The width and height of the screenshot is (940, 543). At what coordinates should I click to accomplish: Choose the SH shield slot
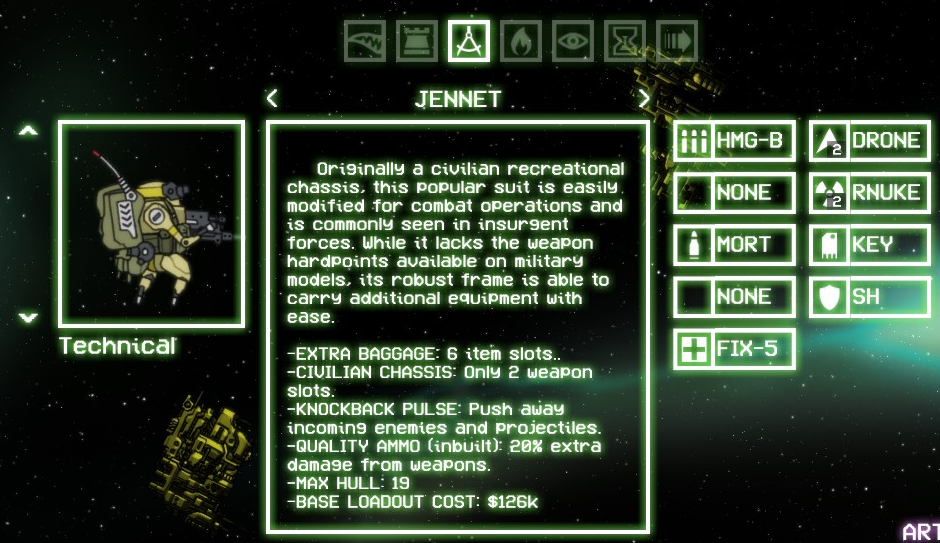pyautogui.click(x=870, y=297)
